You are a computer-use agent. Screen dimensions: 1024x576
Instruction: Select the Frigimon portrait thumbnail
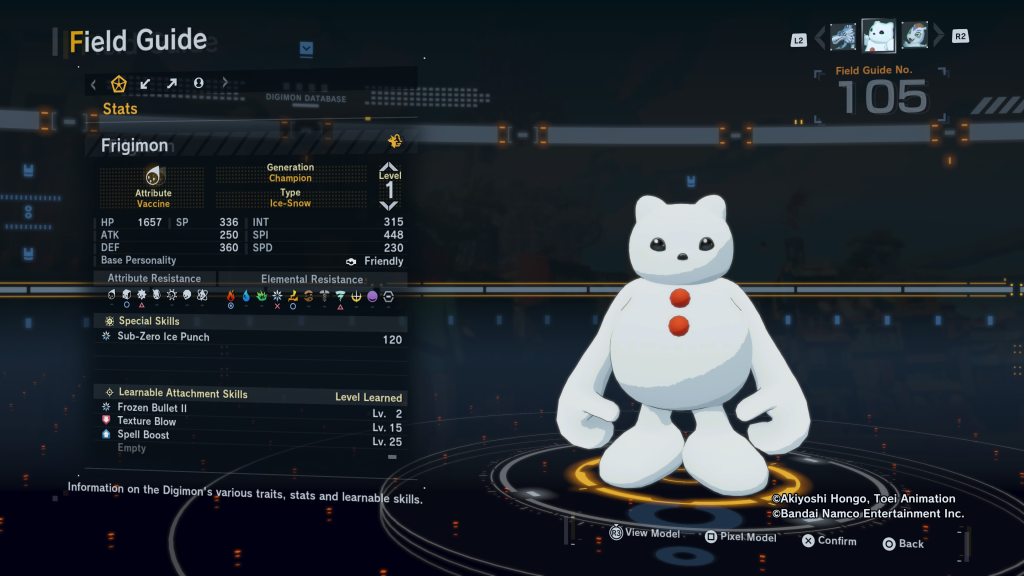pos(878,36)
